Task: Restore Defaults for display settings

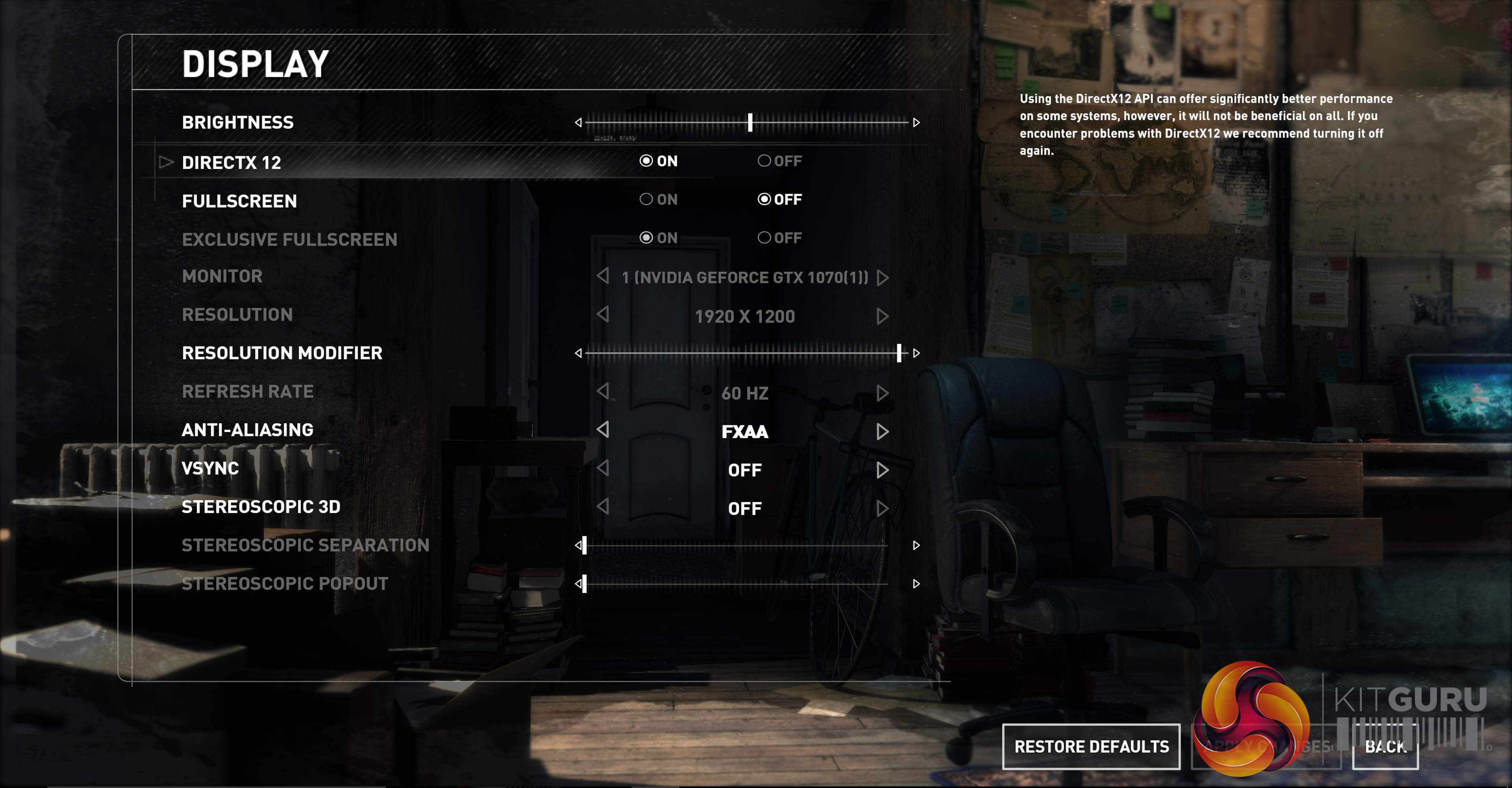Action: pos(1091,746)
